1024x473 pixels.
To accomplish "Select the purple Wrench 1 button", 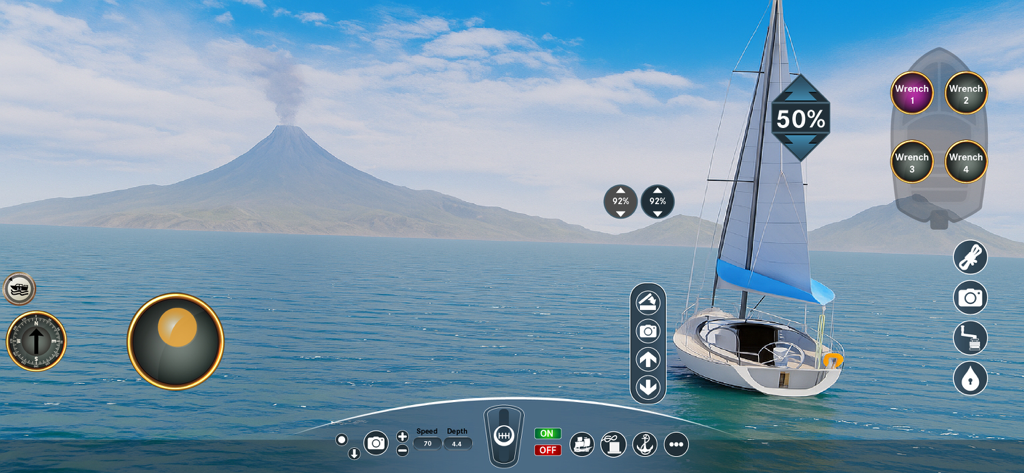I will pyautogui.click(x=912, y=93).
